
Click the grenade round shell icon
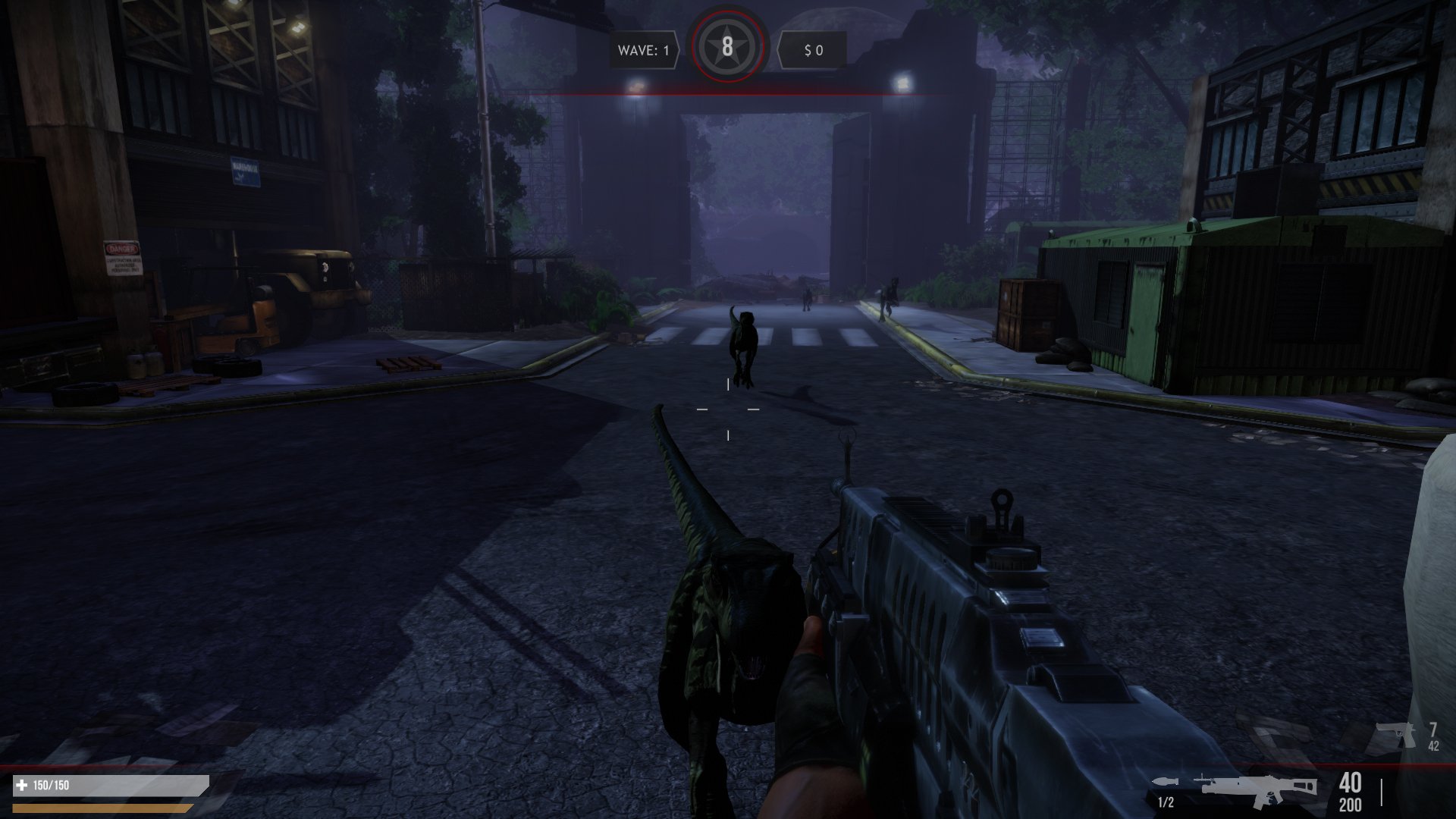1164,781
